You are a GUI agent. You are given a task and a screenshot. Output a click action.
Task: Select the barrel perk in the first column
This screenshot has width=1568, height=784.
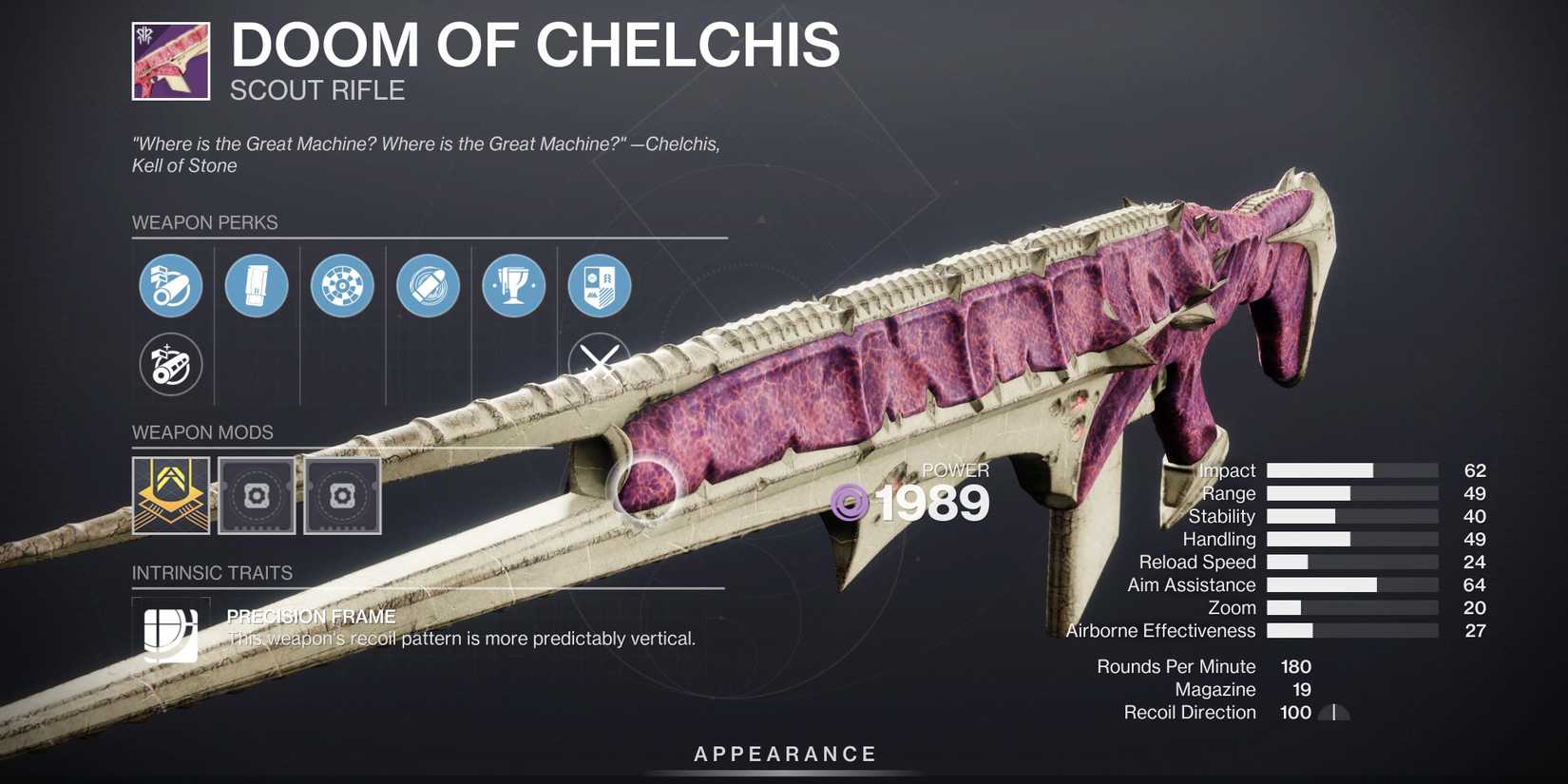coord(170,285)
